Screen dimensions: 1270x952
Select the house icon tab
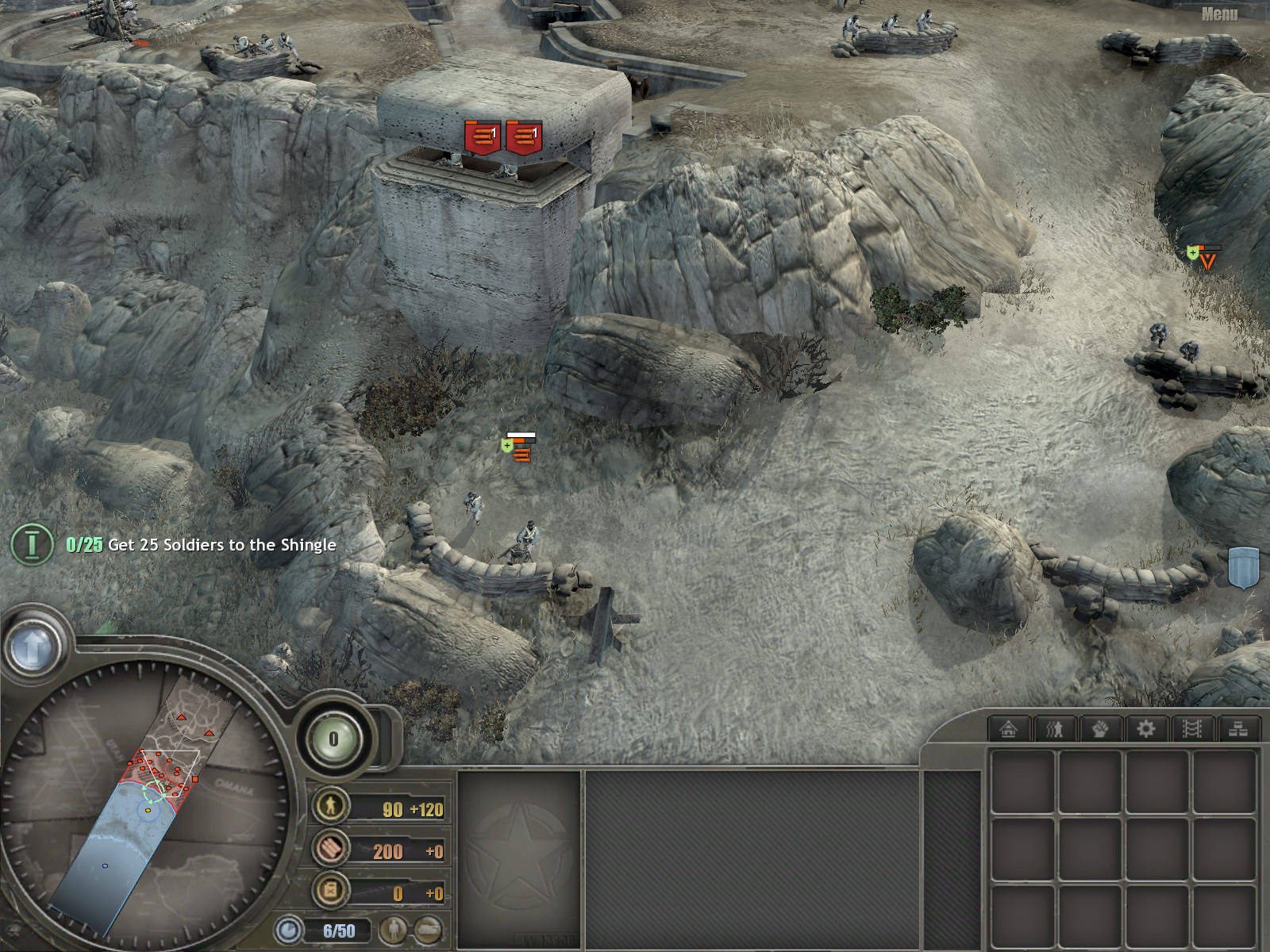1008,728
